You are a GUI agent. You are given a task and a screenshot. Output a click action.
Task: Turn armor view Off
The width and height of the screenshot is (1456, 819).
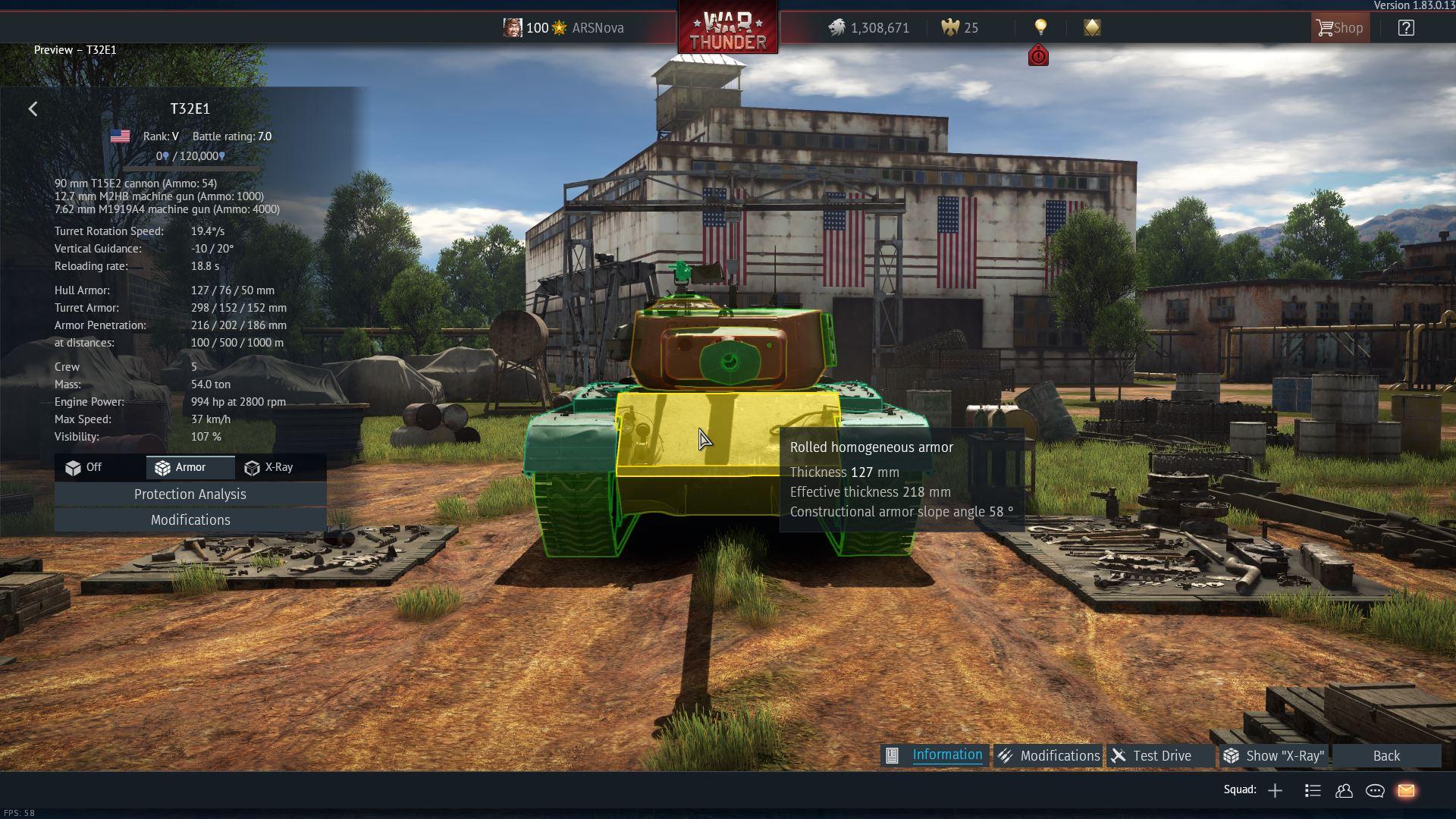point(84,468)
